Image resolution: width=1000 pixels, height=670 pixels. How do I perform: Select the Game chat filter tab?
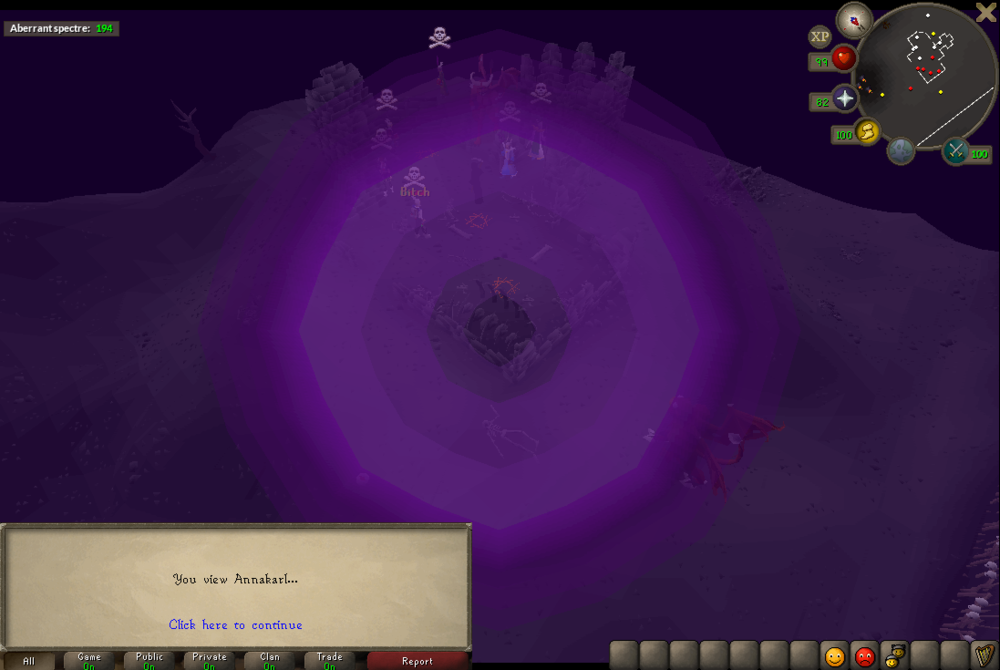89,661
